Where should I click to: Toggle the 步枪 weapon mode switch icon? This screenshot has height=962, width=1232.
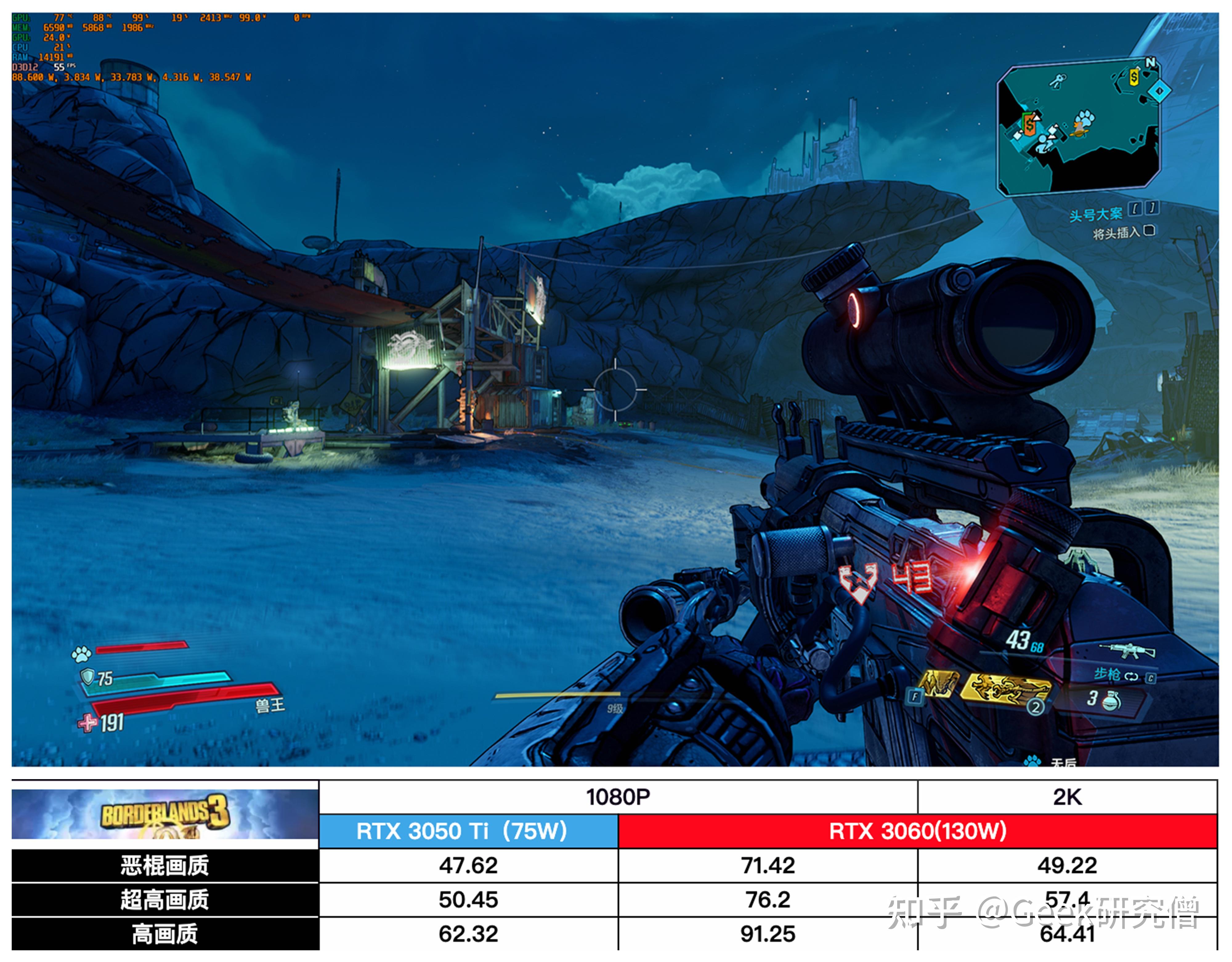click(1131, 676)
